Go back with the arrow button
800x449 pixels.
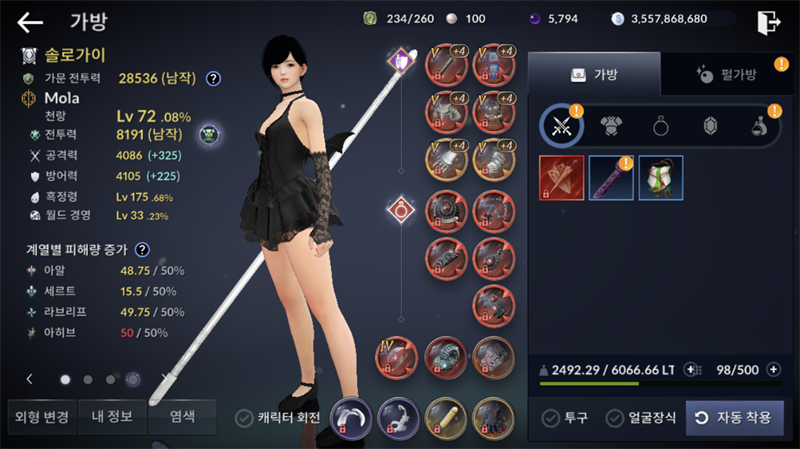point(31,22)
